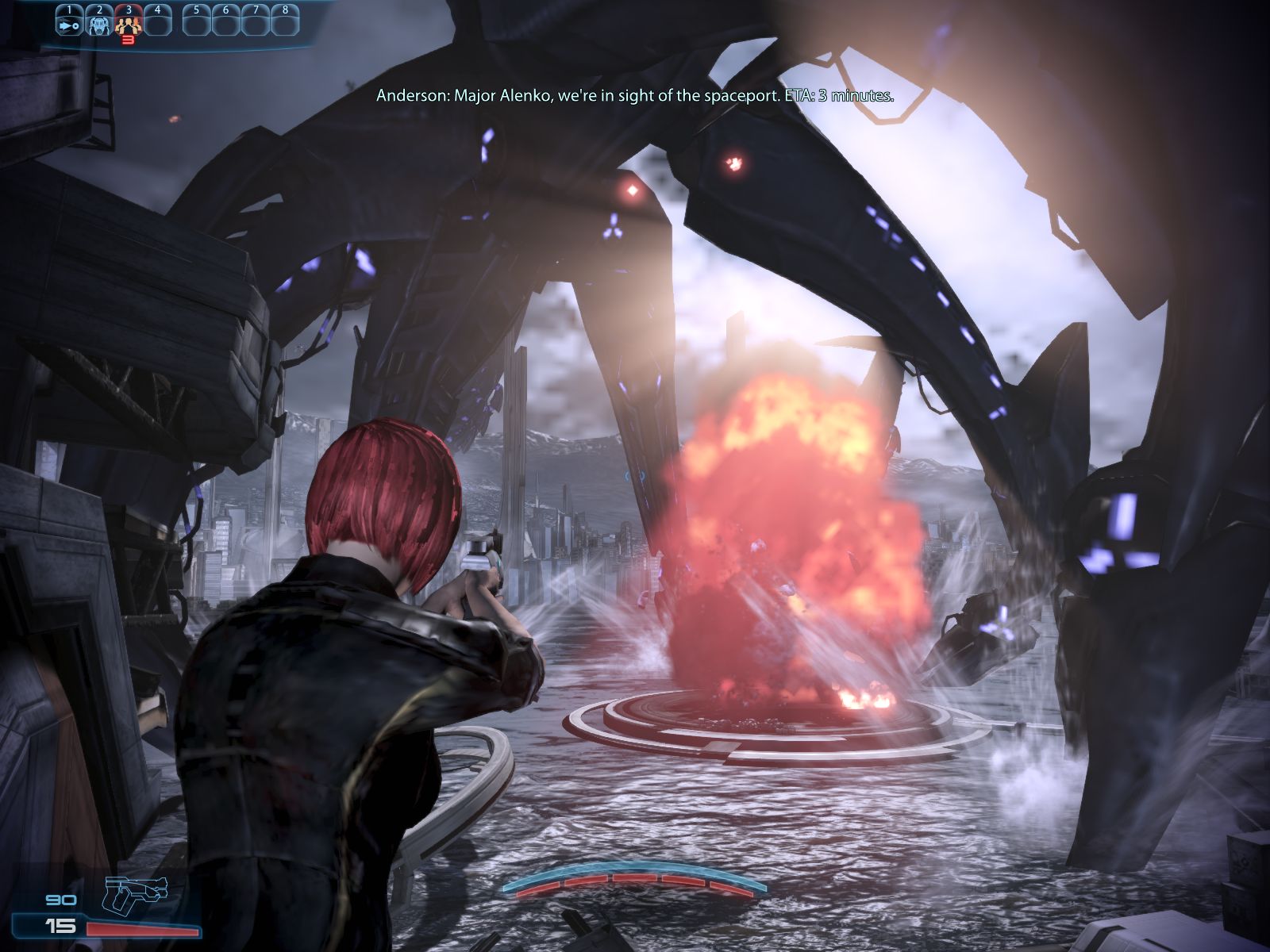Choose the empty quick slot numbered 8
The height and width of the screenshot is (952, 1270).
285,23
